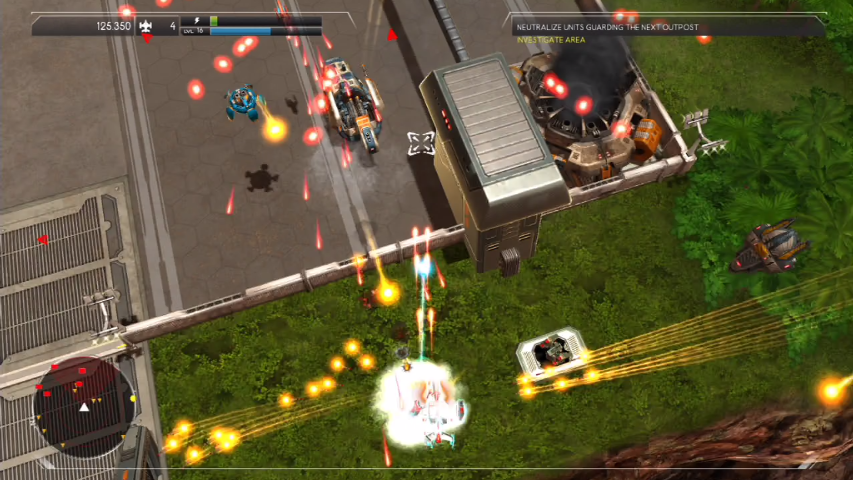The width and height of the screenshot is (853, 480).
Task: Click the yellow 'Investigate Area' objective
Action: coord(550,39)
